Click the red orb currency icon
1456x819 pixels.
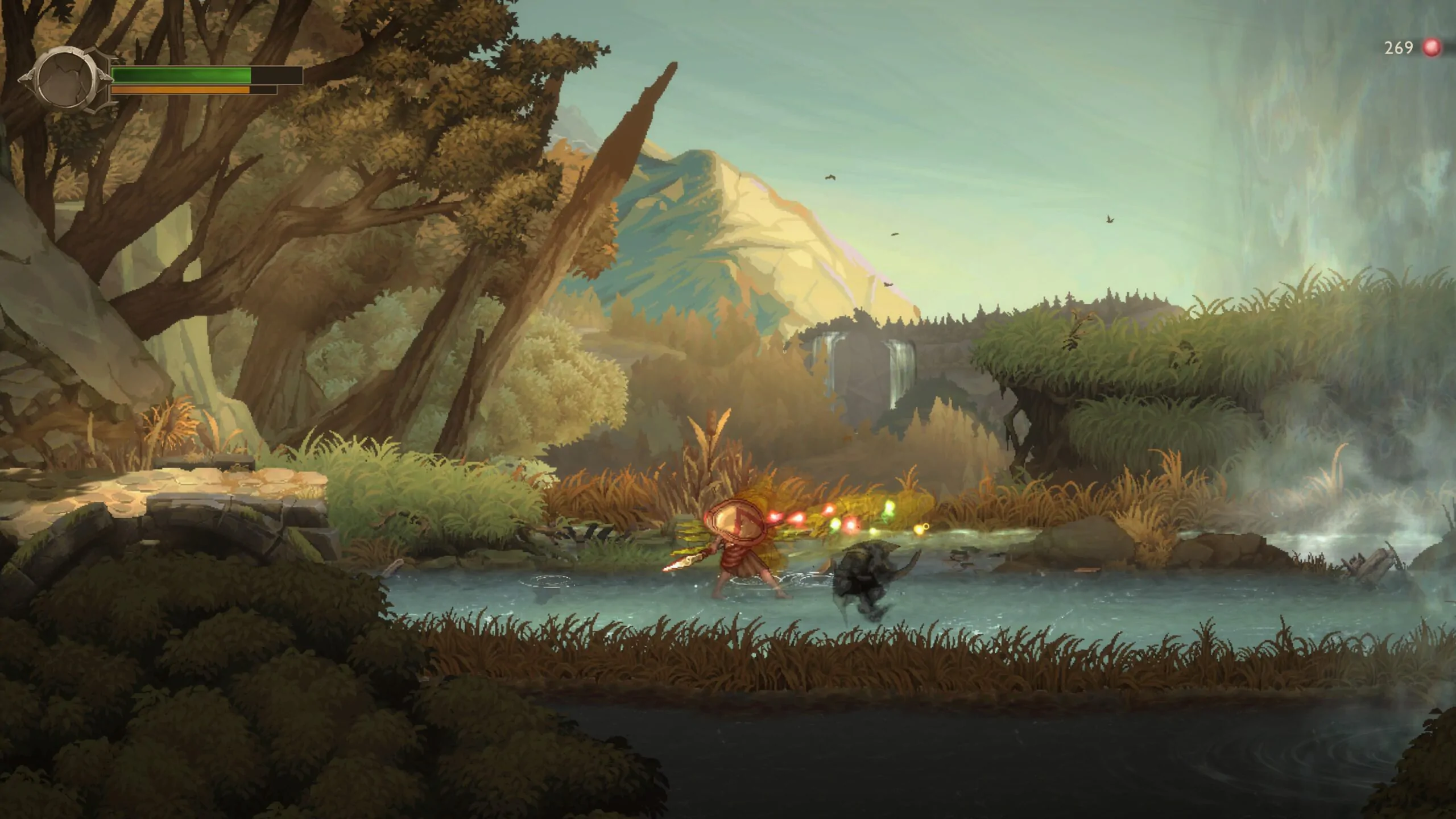click(1432, 48)
